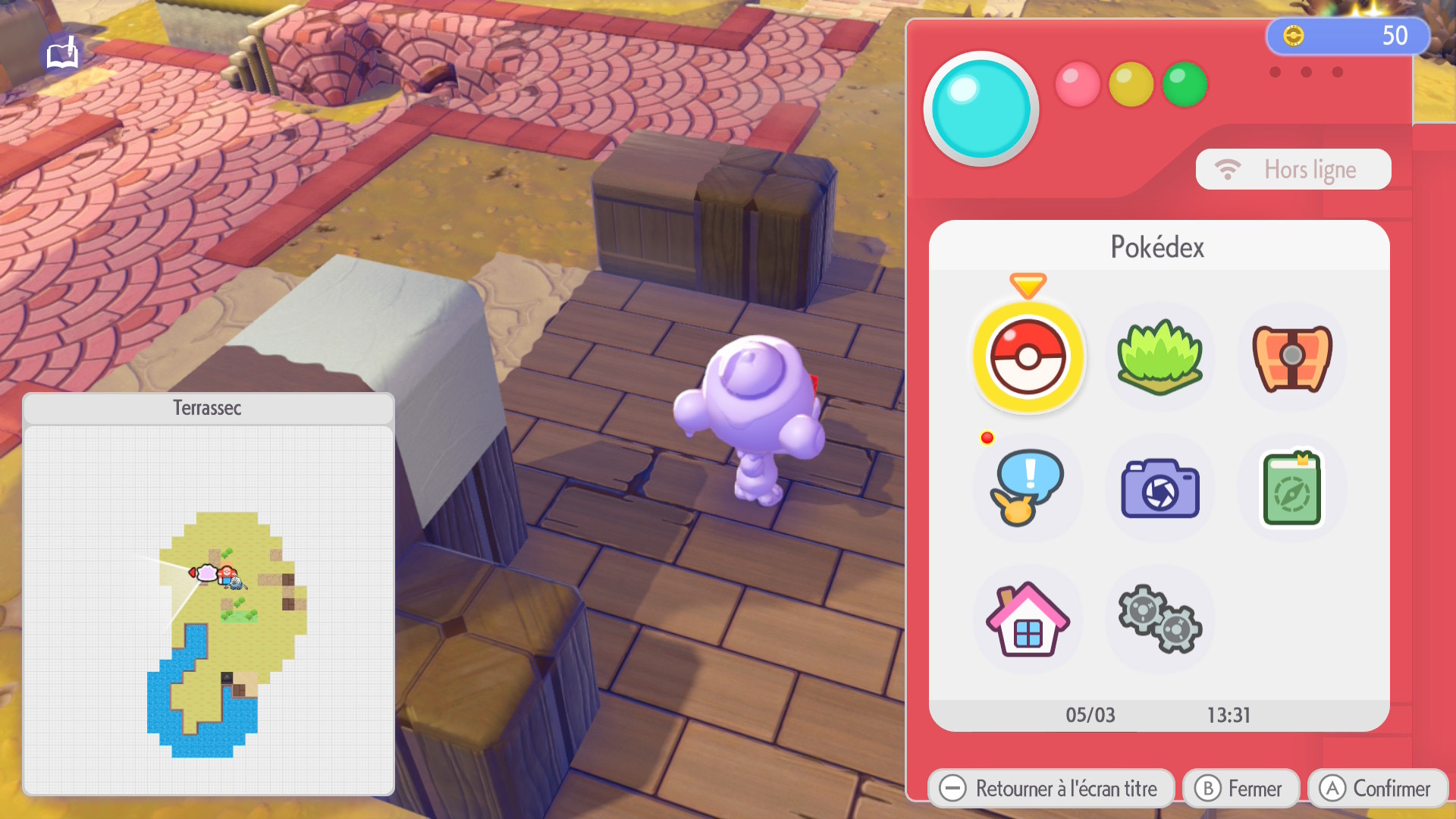The width and height of the screenshot is (1456, 819).
Task: Click Retourner à l'écran titre
Action: 1050,789
